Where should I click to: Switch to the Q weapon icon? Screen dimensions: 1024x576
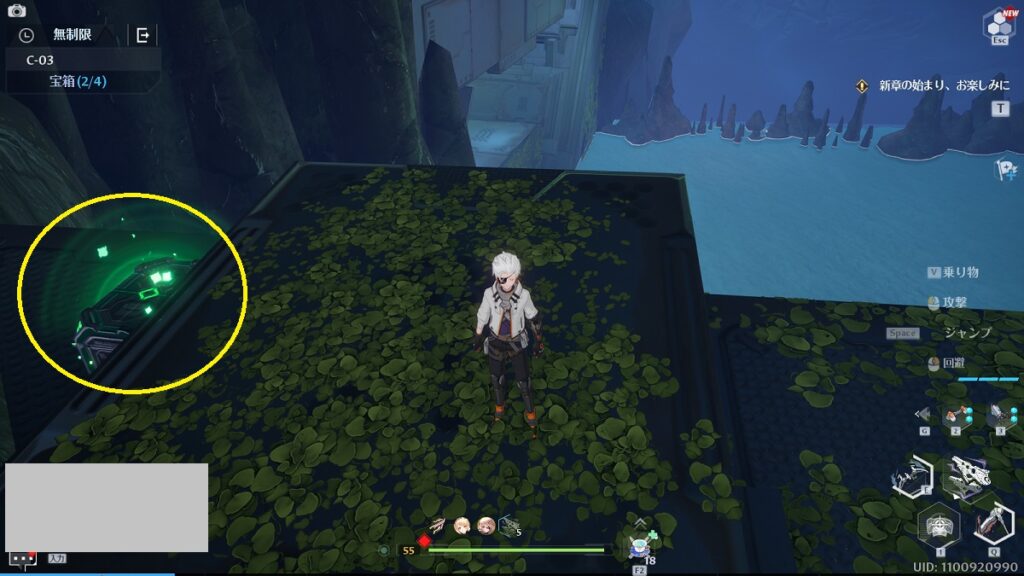tap(991, 524)
